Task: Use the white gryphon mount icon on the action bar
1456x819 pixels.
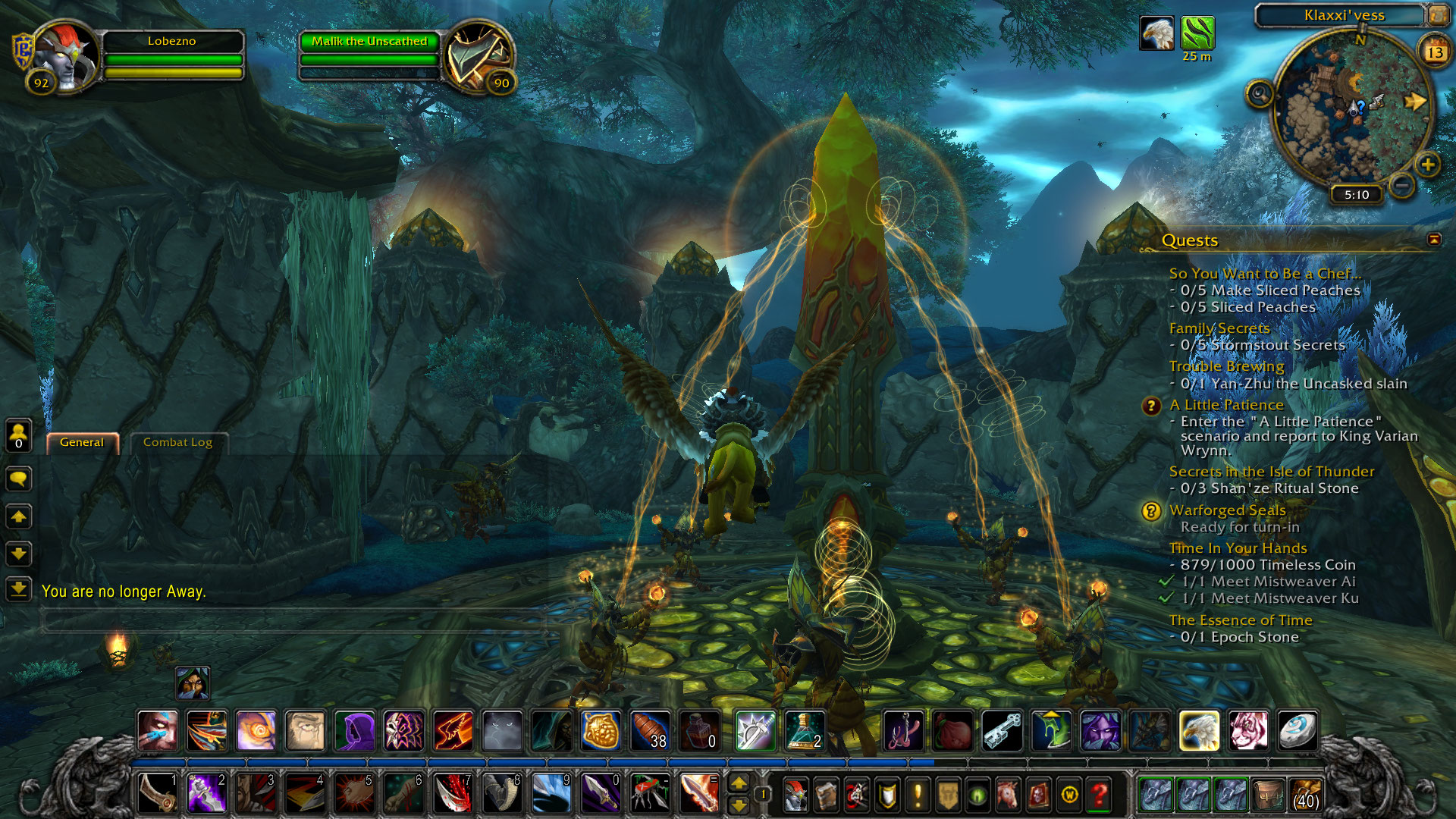Action: coord(1199,731)
